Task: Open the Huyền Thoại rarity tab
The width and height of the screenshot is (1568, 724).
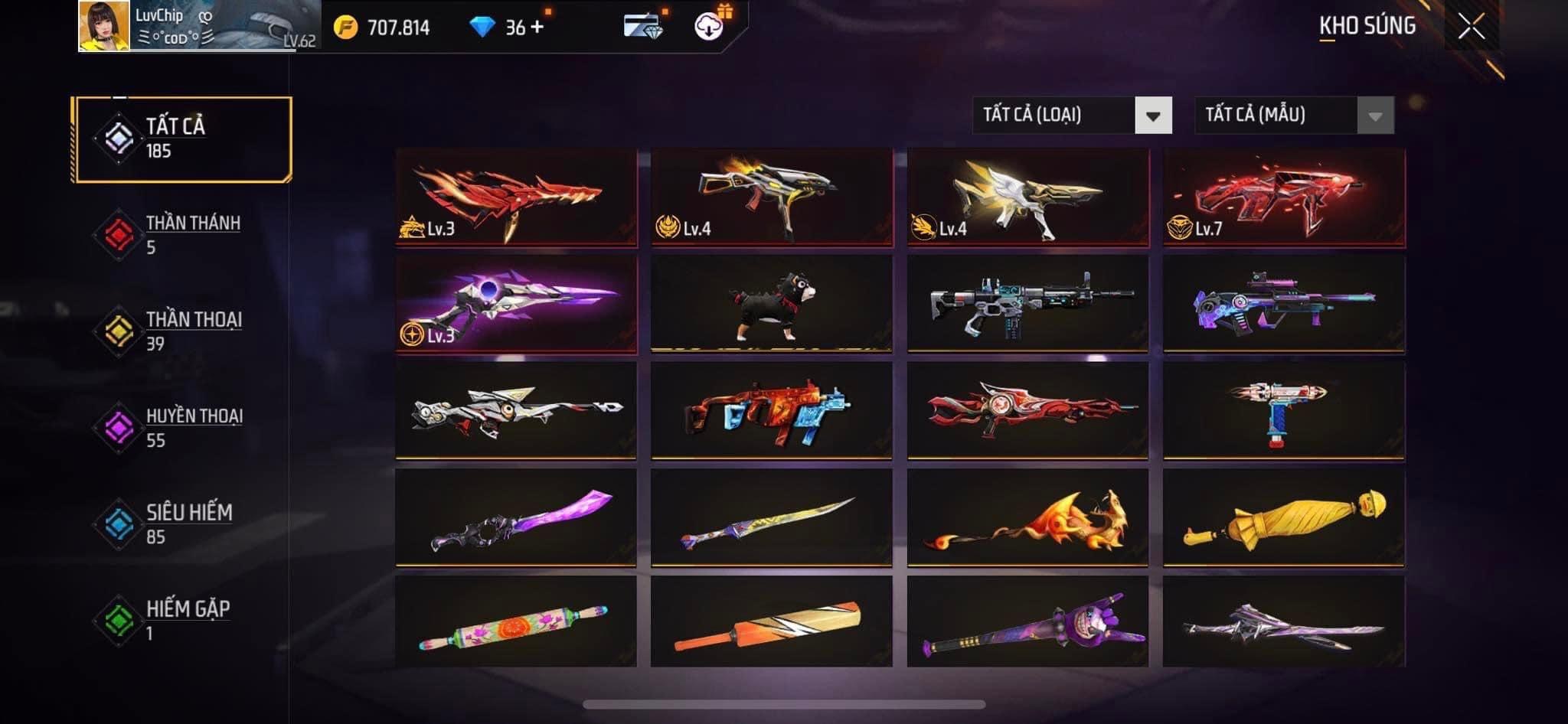Action: coord(182,428)
